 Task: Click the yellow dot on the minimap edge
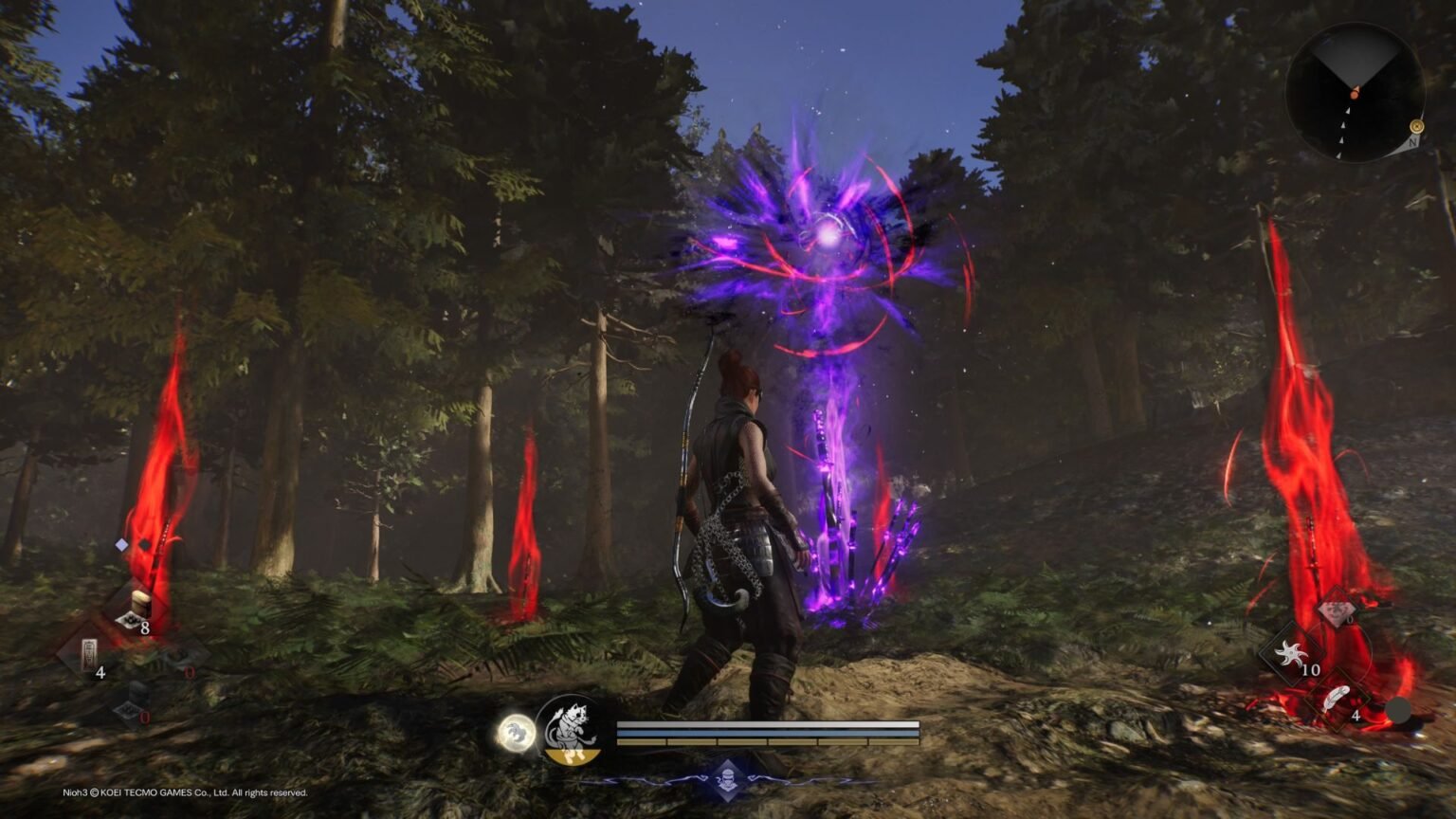click(x=1417, y=126)
